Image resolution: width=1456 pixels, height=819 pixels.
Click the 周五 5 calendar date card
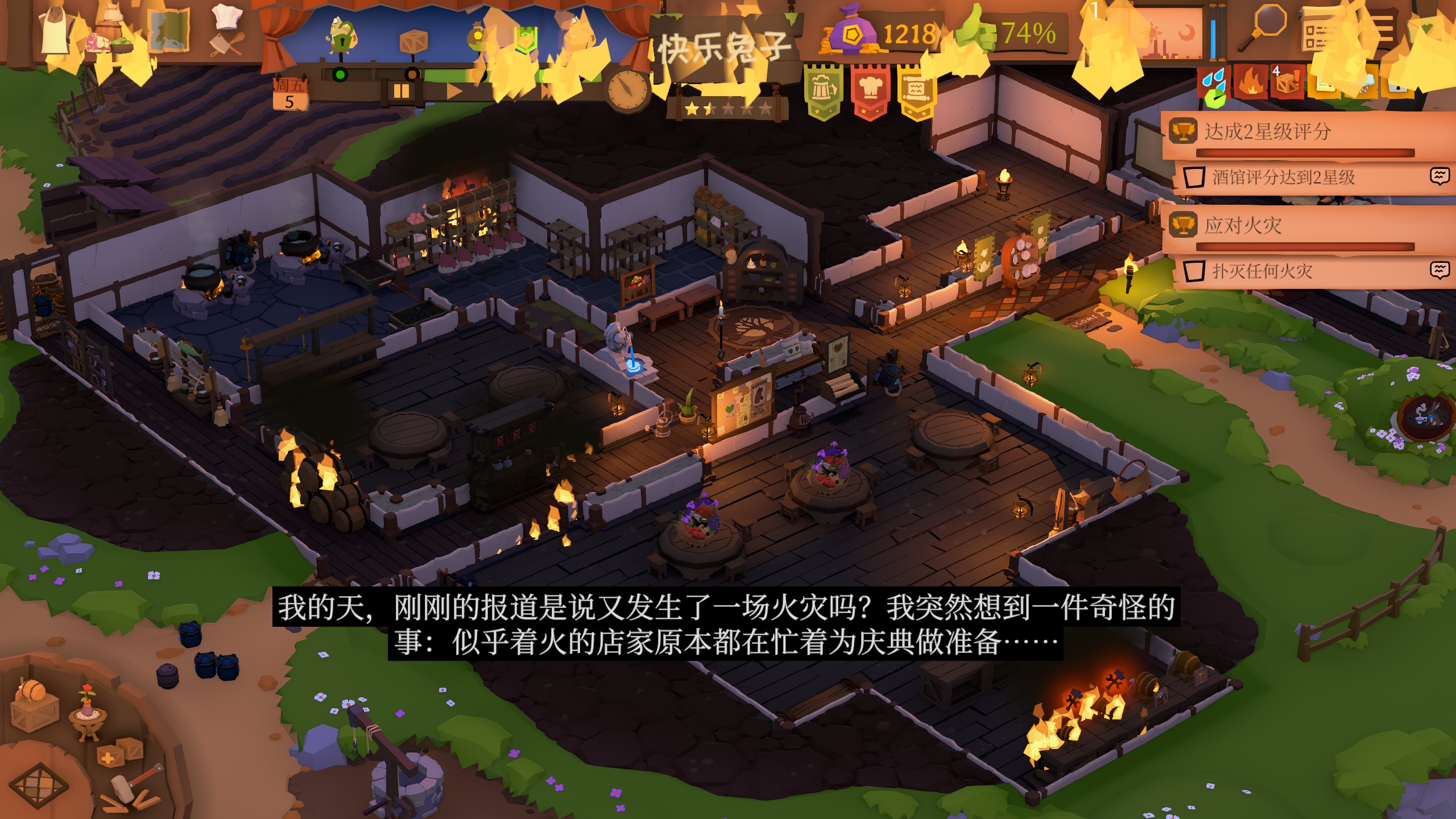coord(289,94)
